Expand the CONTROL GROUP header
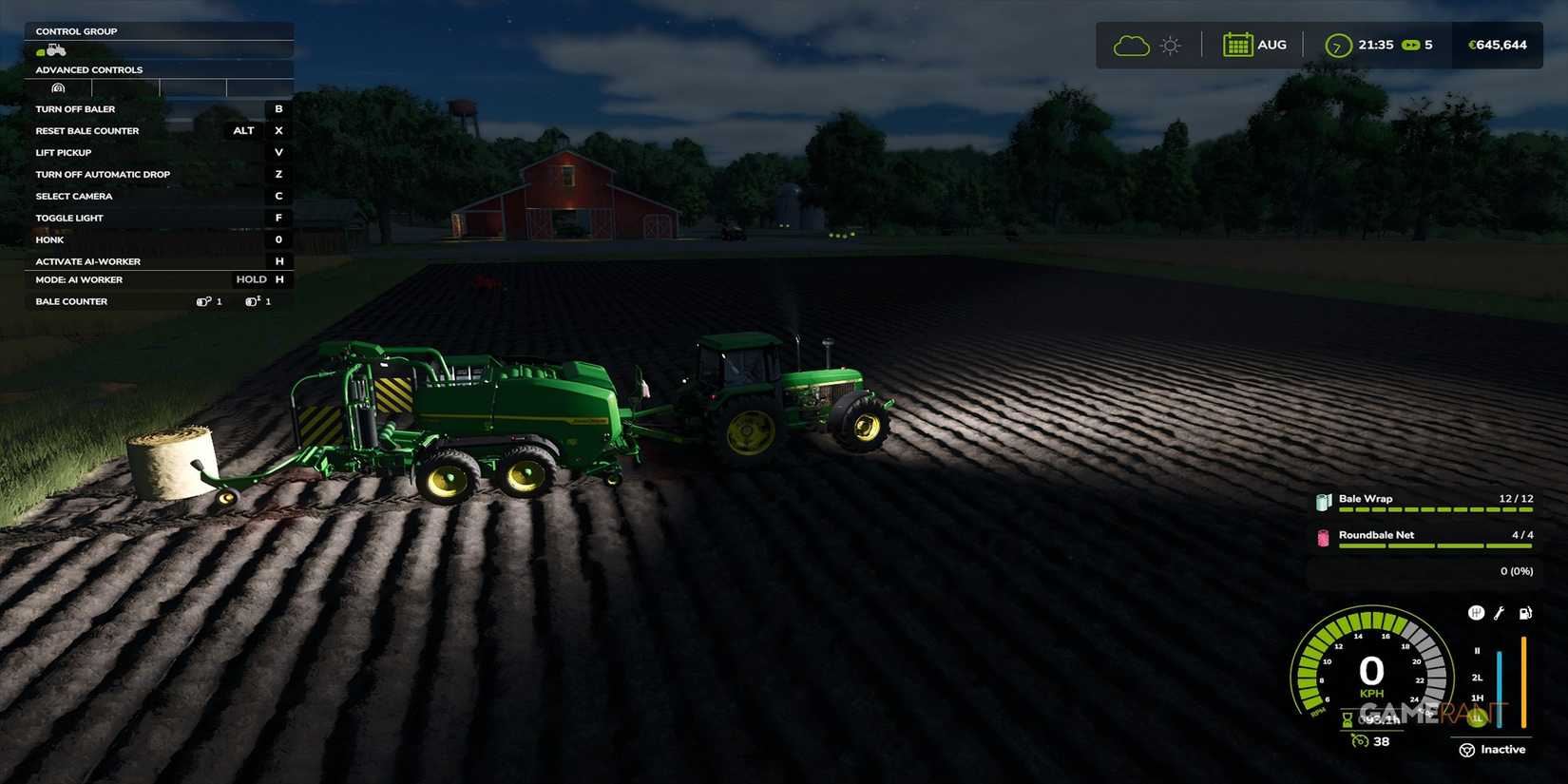 pos(76,30)
